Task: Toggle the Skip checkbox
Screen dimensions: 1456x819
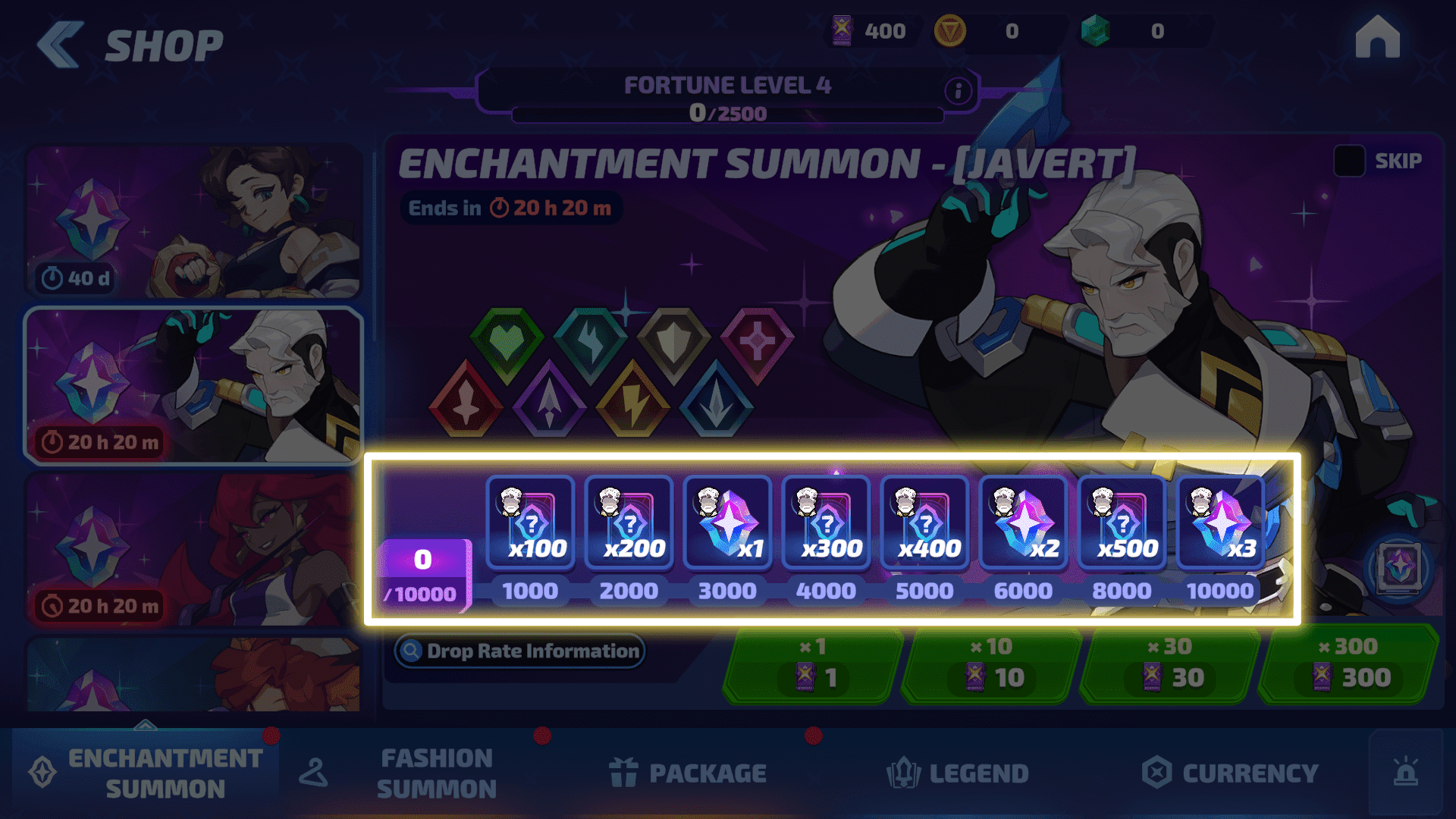Action: click(x=1350, y=161)
